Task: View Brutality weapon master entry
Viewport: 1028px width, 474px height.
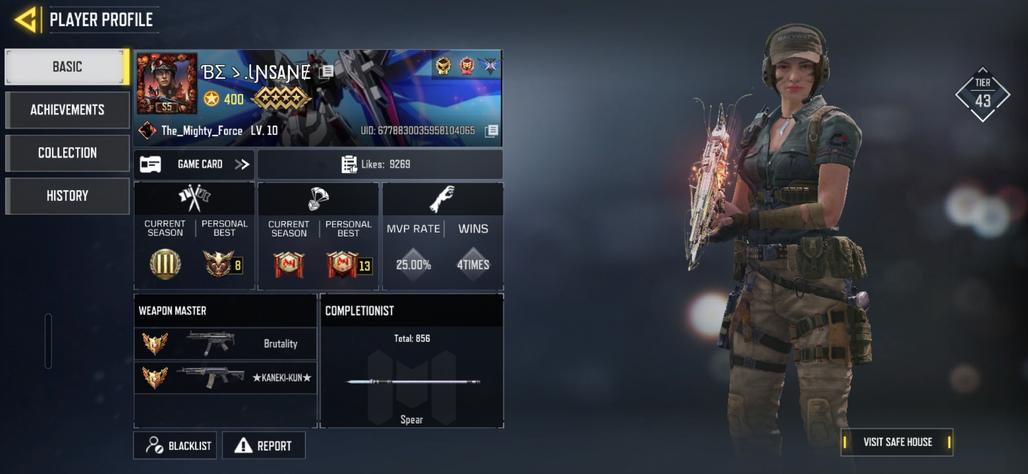Action: tap(225, 343)
